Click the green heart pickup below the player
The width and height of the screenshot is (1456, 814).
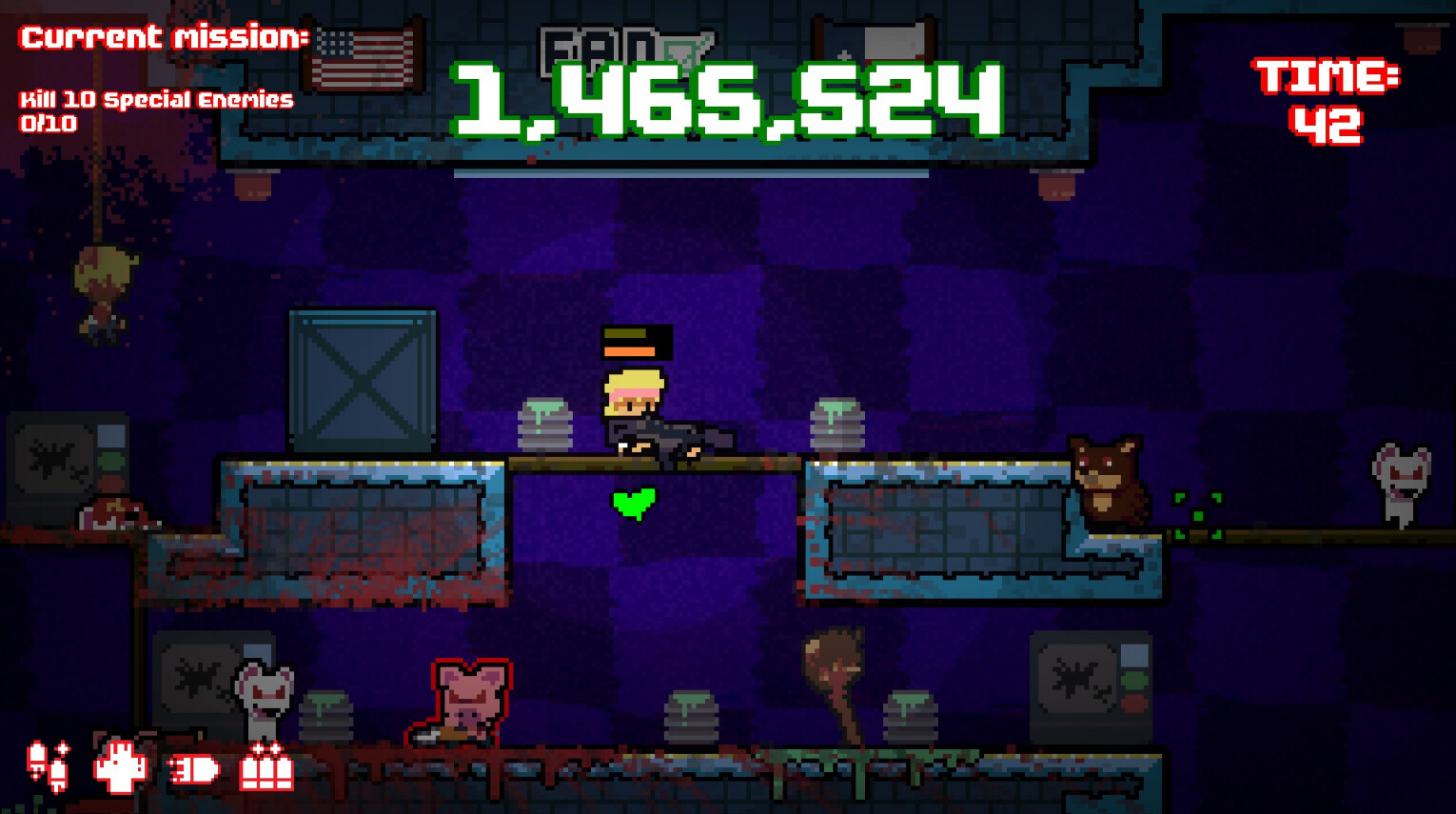click(631, 503)
